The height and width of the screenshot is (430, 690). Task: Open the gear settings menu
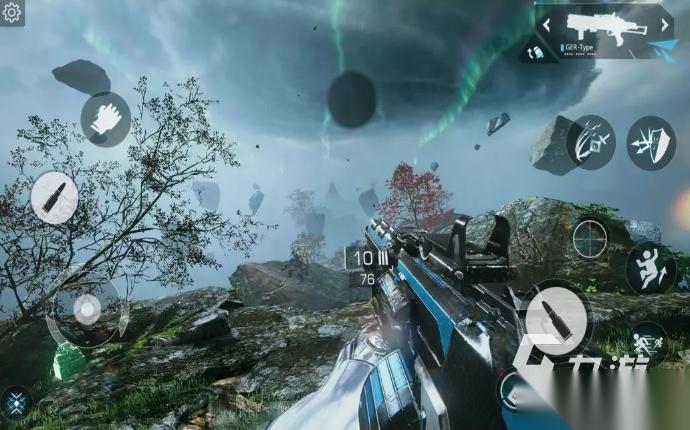point(12,12)
